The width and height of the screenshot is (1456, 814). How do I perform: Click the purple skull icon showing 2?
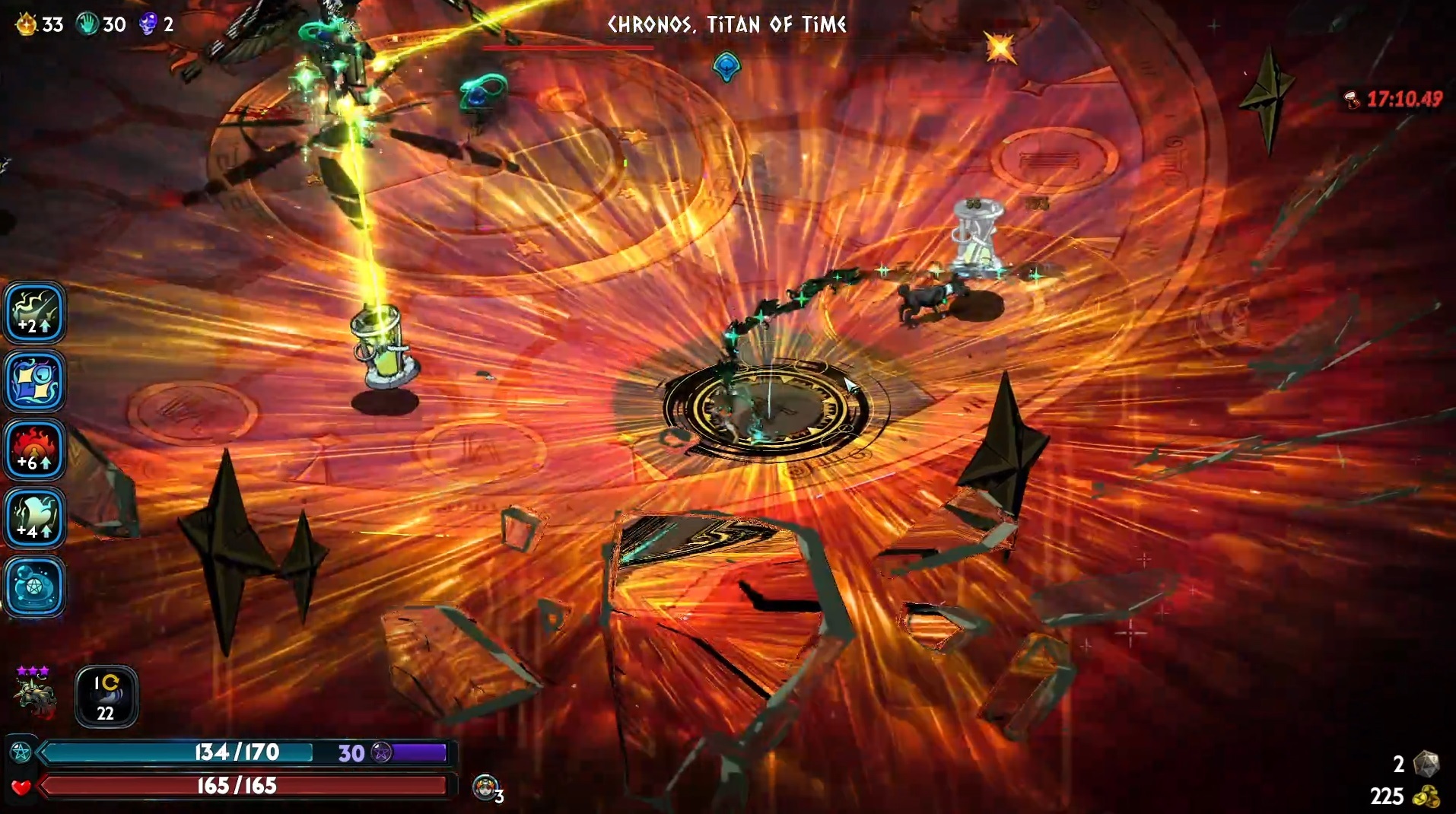147,24
